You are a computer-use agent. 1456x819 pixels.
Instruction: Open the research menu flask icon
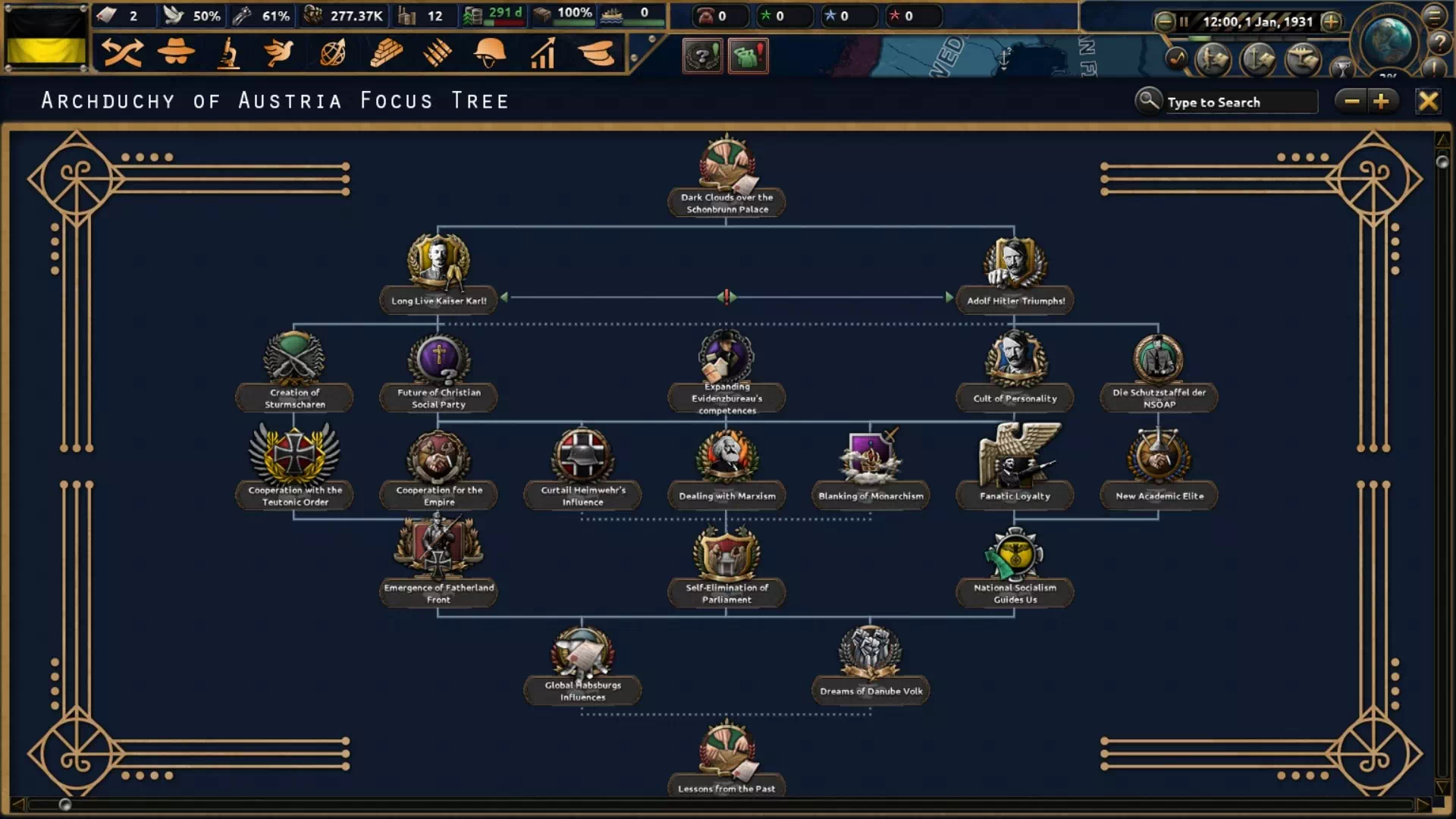228,53
